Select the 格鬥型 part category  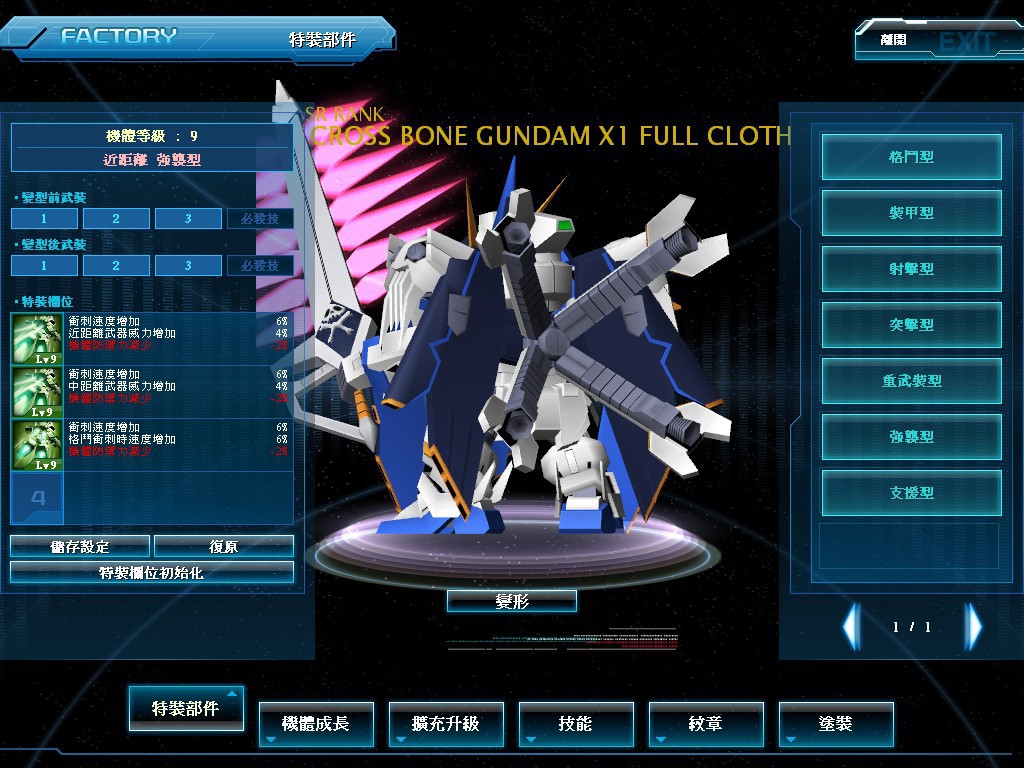tap(911, 157)
